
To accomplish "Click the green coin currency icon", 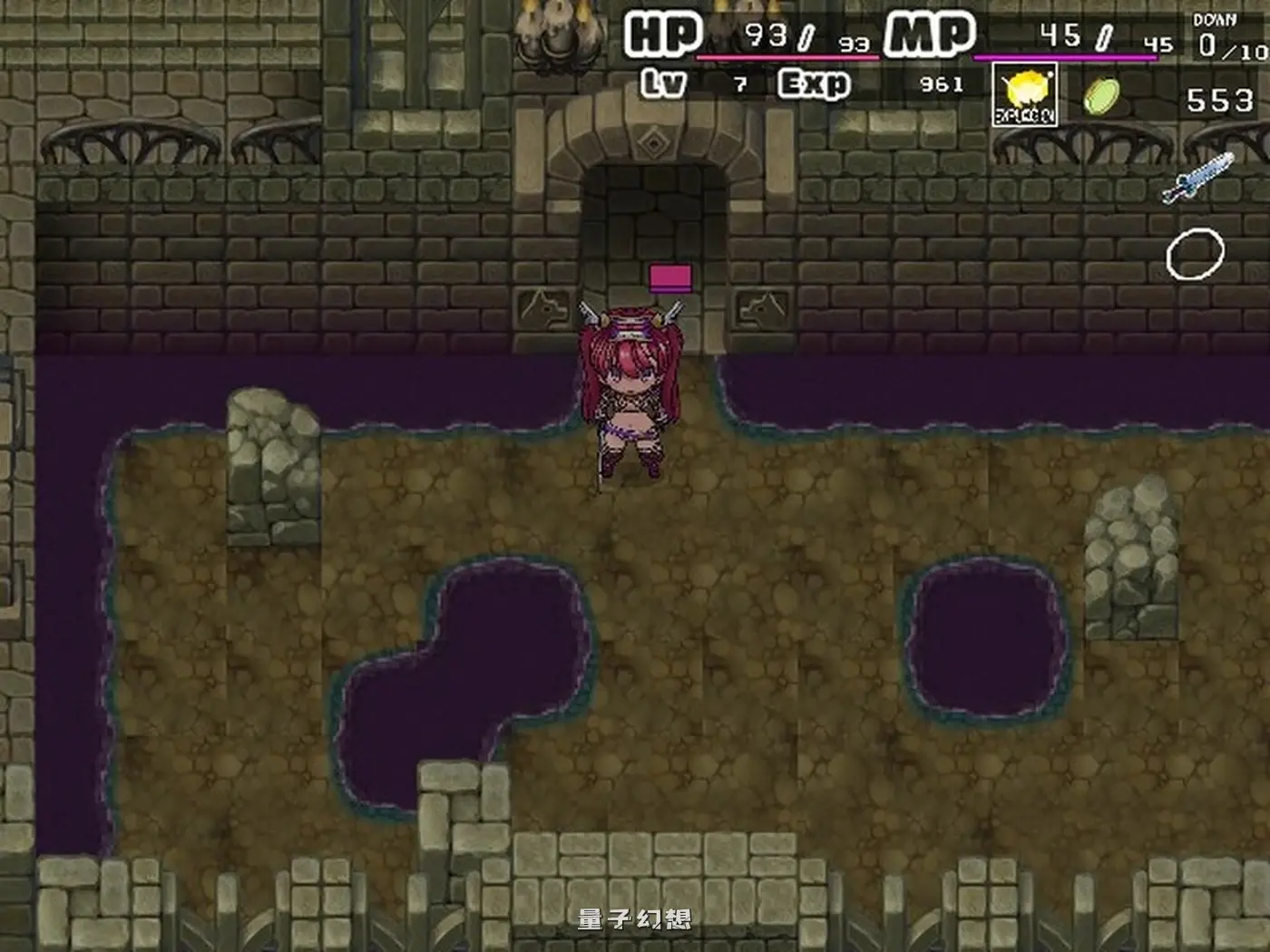I will tap(1101, 94).
